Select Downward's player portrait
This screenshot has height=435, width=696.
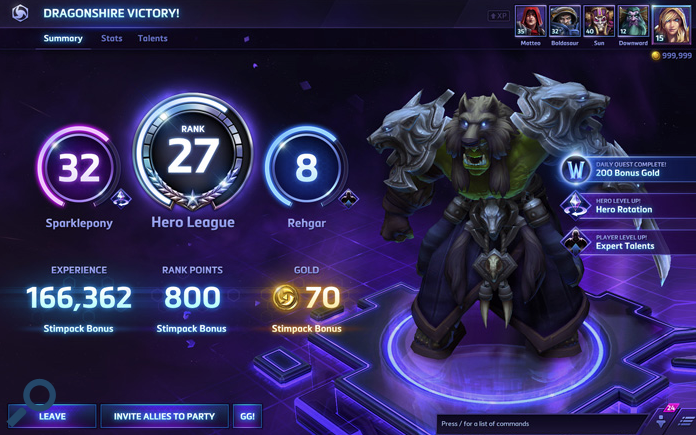tap(633, 22)
